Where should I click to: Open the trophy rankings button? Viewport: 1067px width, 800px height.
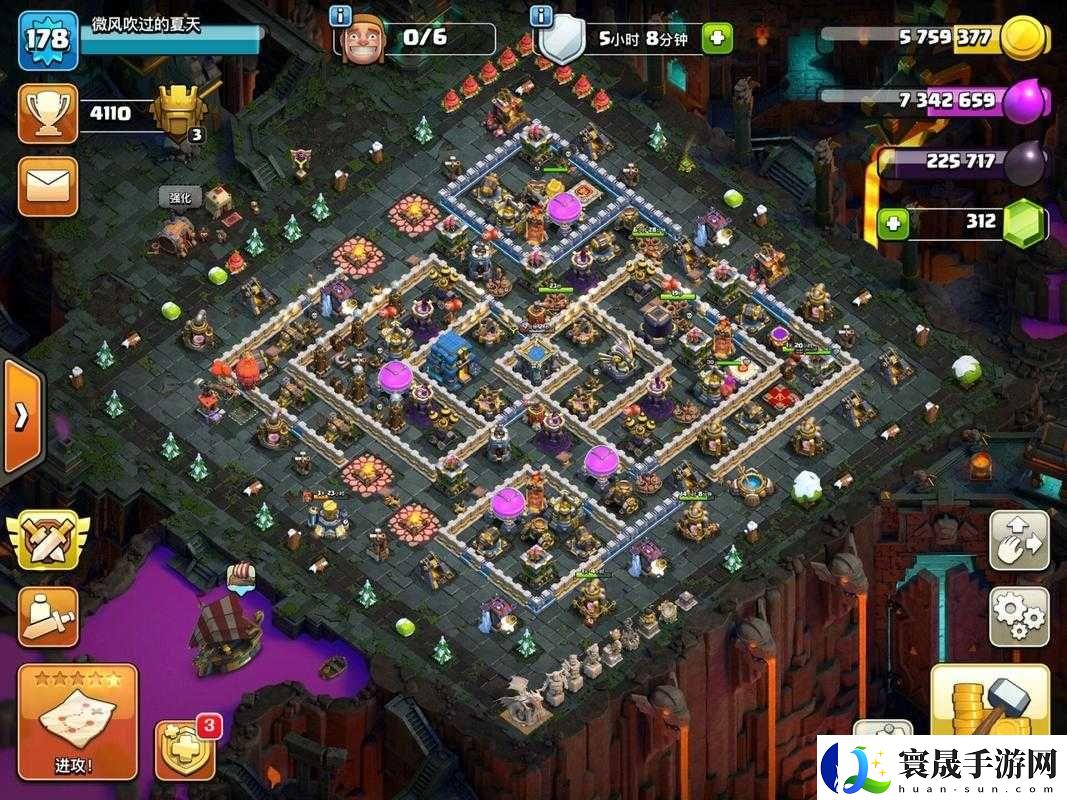point(47,113)
